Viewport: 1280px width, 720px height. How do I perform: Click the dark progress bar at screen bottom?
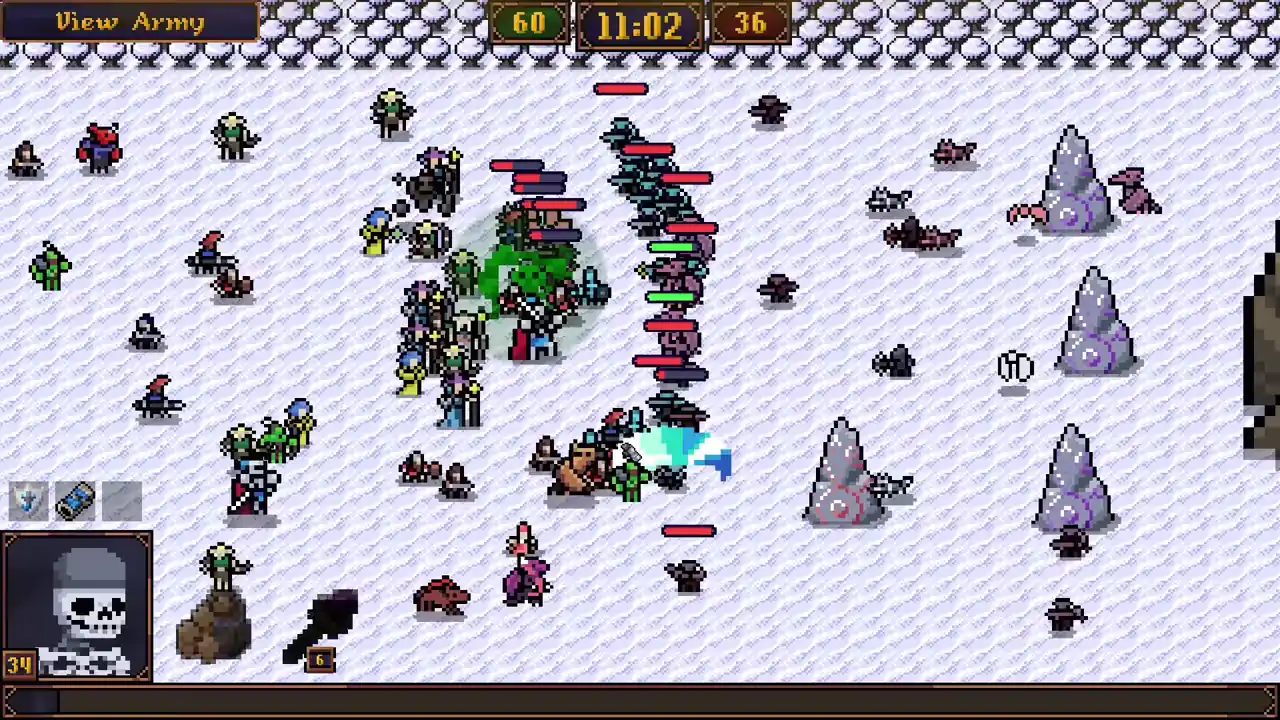pyautogui.click(x=640, y=701)
